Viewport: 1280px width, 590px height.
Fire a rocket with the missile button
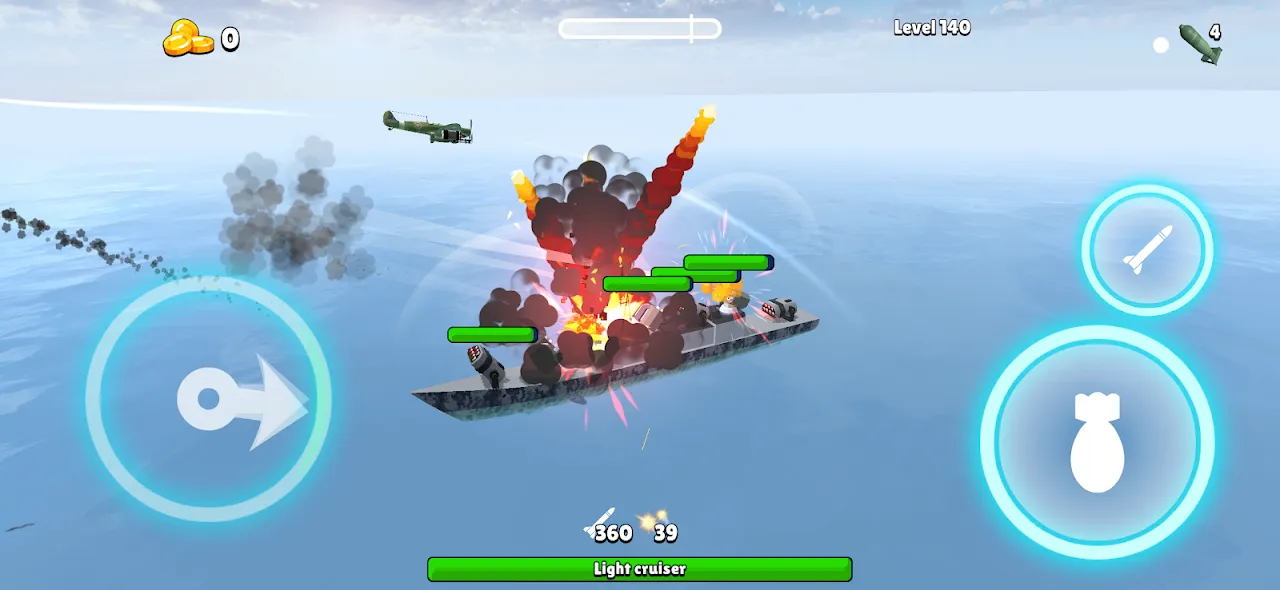pos(1147,250)
